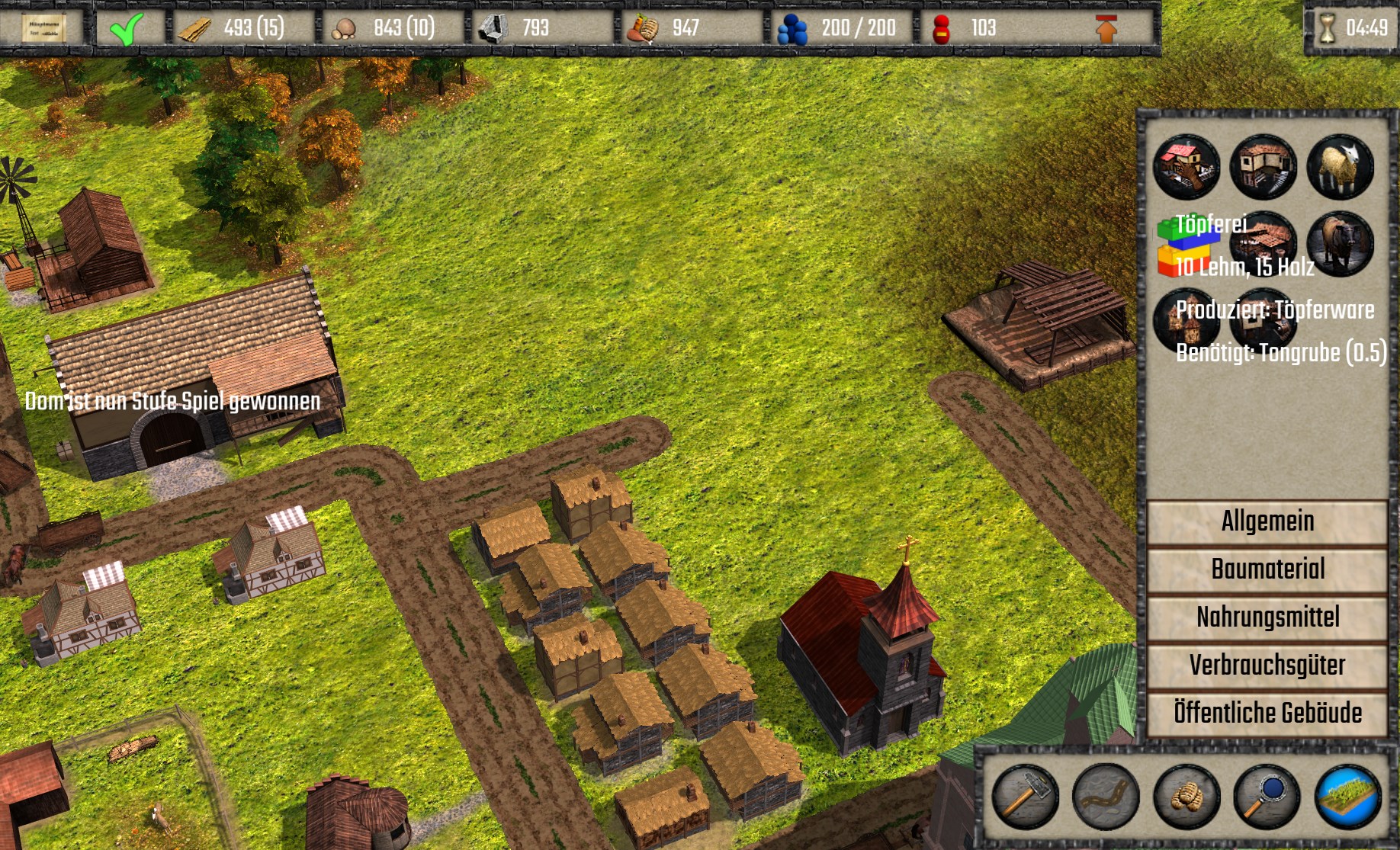Activate the hammer build tool
Screen dimensions: 1400x850
pyautogui.click(x=1024, y=797)
